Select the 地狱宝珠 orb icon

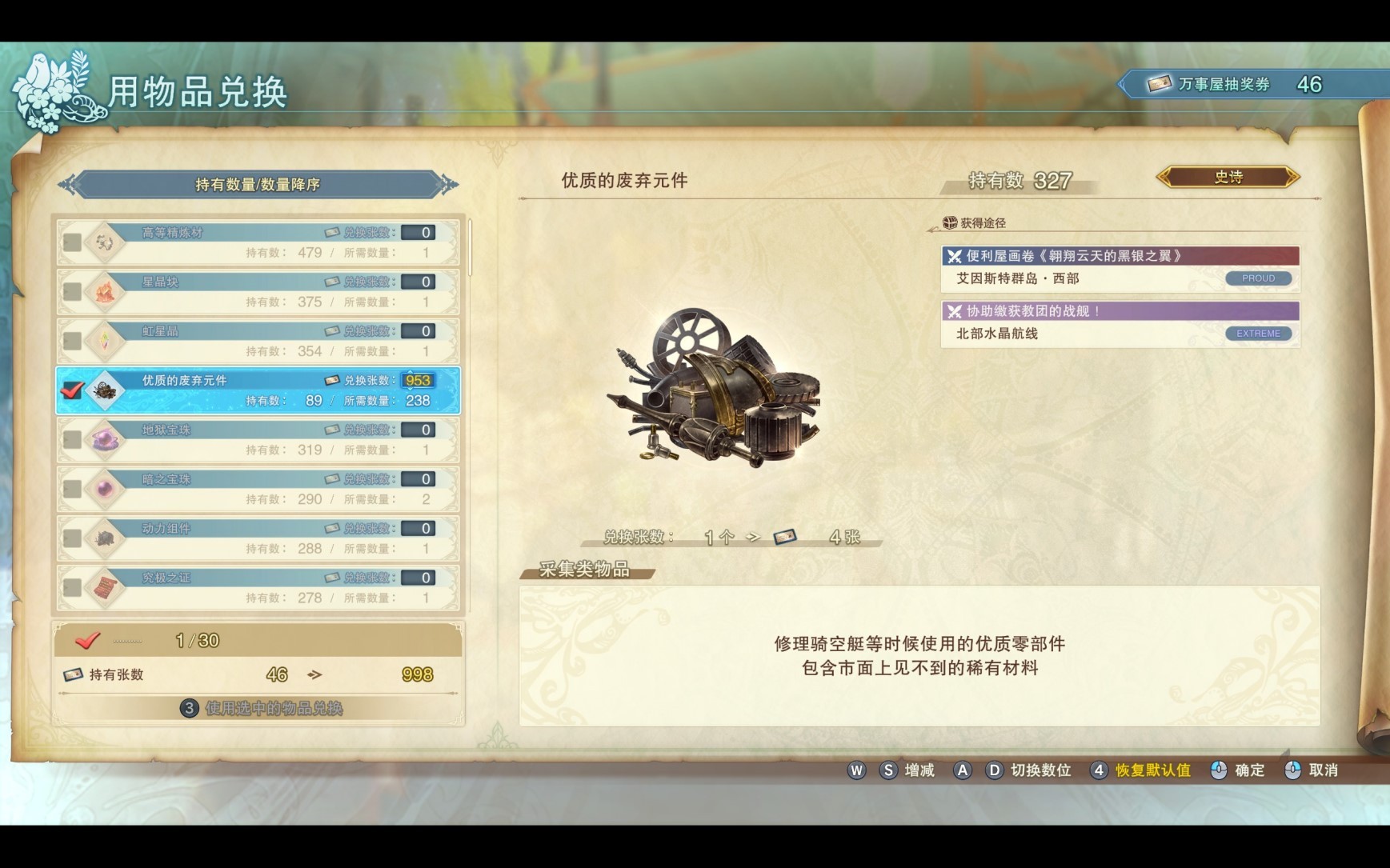104,438
